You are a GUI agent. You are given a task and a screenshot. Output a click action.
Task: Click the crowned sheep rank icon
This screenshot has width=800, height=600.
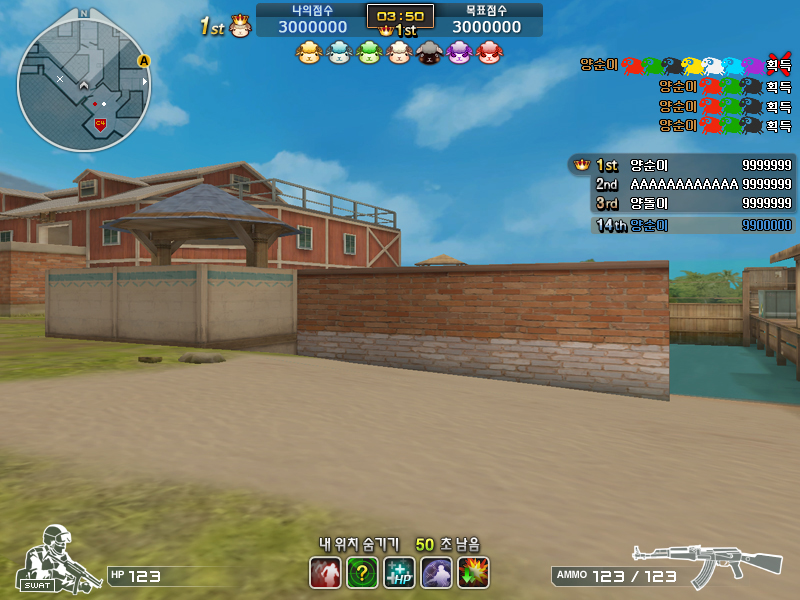point(240,26)
